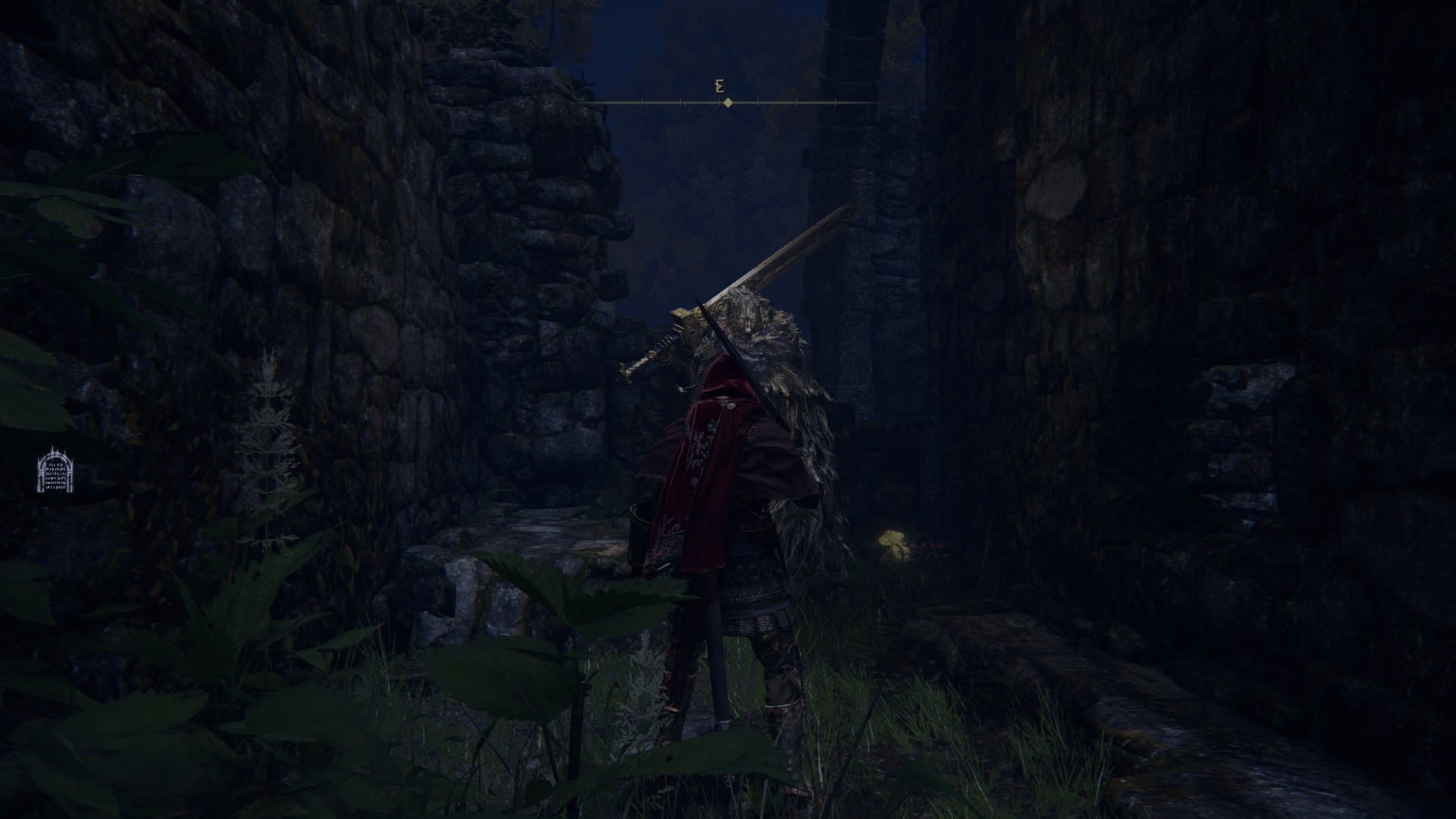Select the arched rune tablet icon
Viewport: 1456px width, 819px height.
(53, 470)
